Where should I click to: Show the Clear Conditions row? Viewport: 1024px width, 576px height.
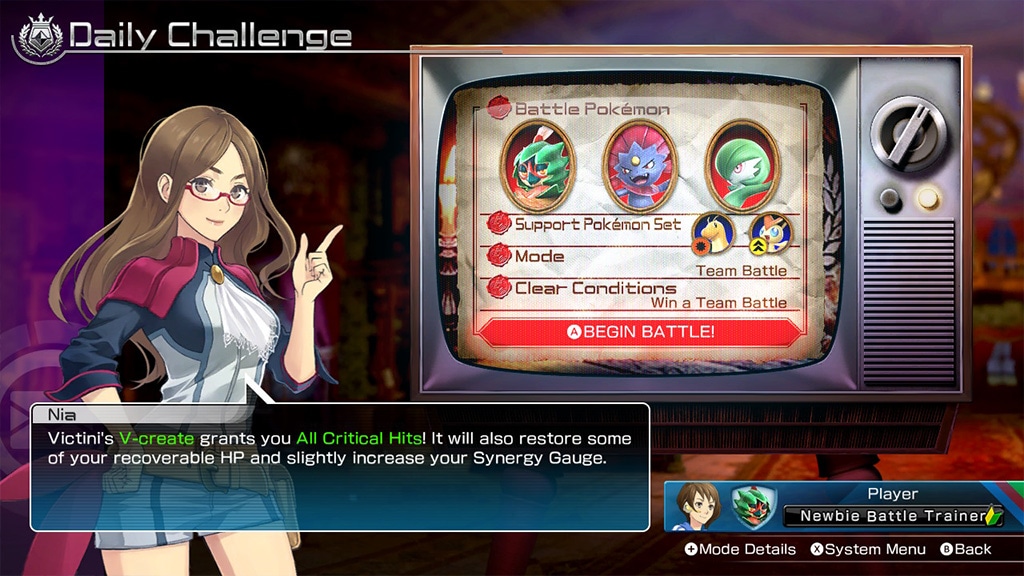641,294
